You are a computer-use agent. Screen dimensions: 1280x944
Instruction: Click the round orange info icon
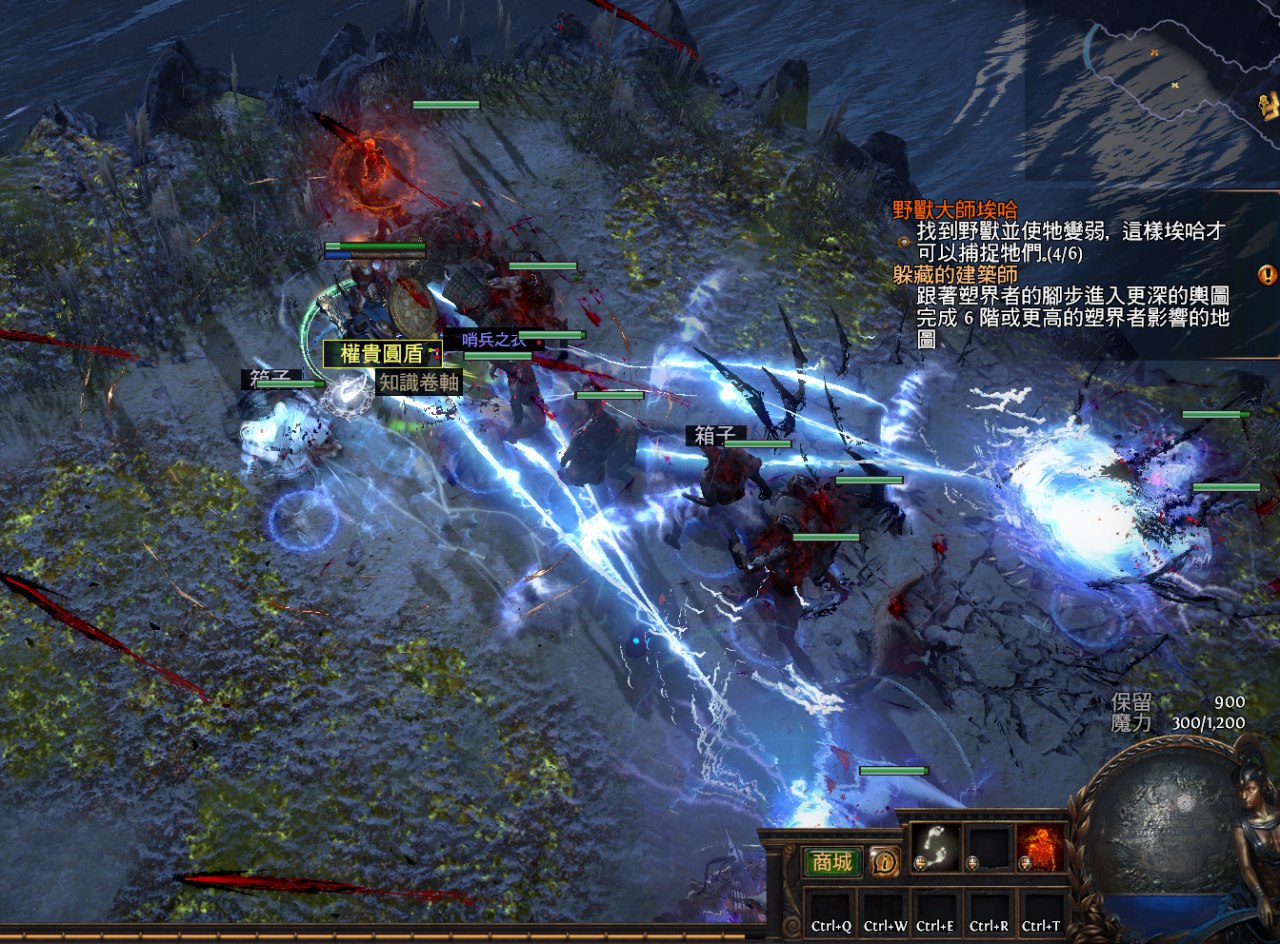point(884,861)
